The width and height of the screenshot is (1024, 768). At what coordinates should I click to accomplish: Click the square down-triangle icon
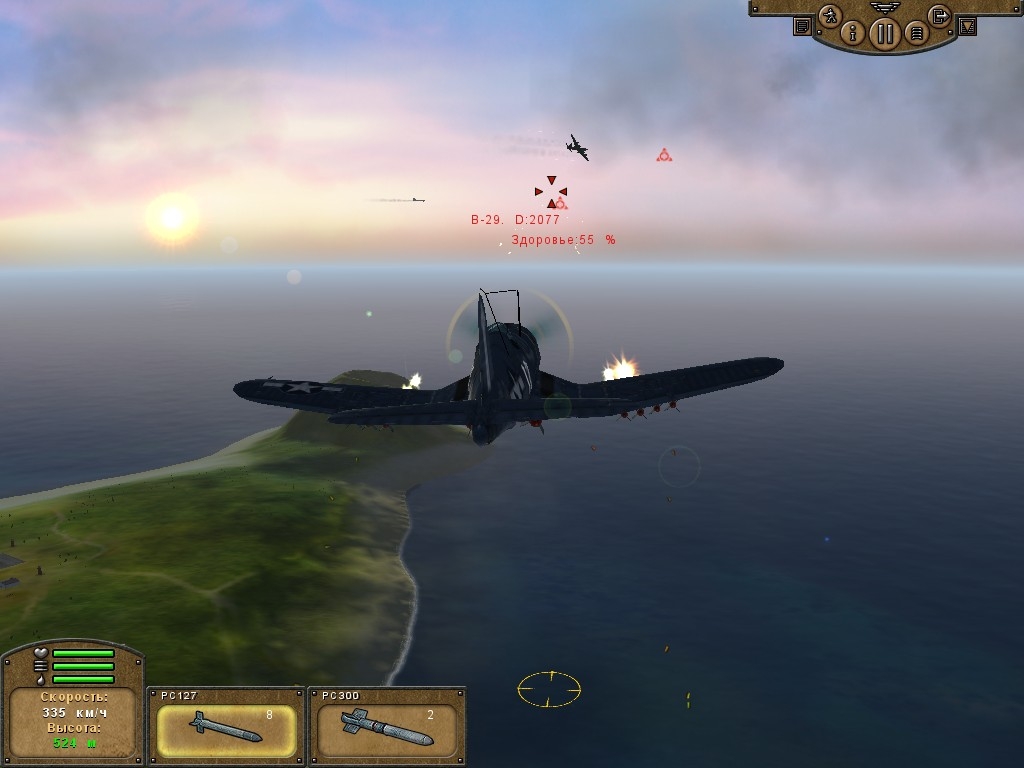[967, 27]
